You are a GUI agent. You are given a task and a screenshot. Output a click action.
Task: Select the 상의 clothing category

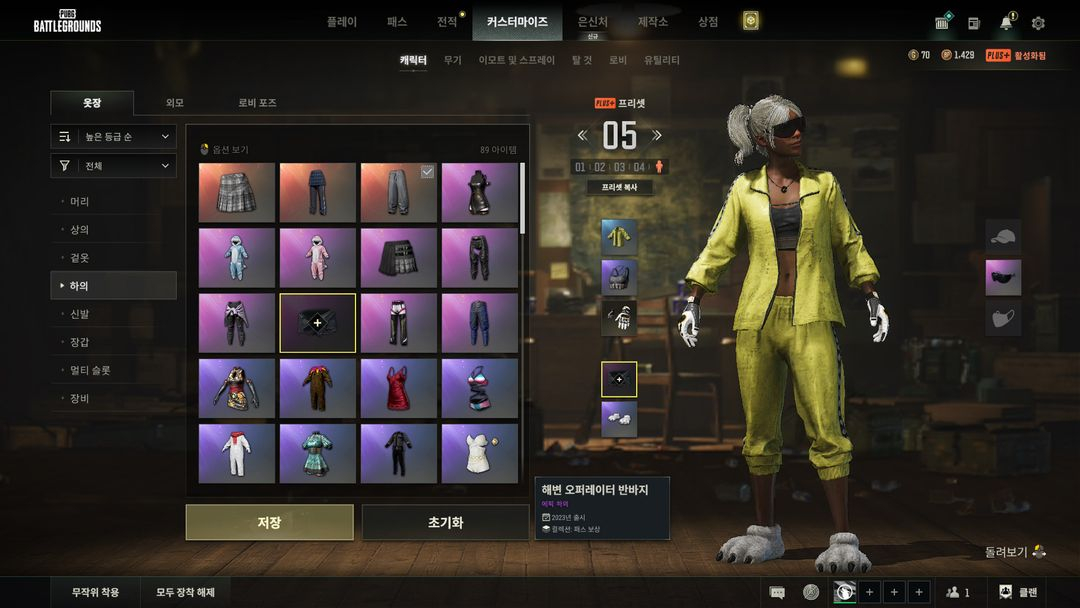pyautogui.click(x=80, y=230)
